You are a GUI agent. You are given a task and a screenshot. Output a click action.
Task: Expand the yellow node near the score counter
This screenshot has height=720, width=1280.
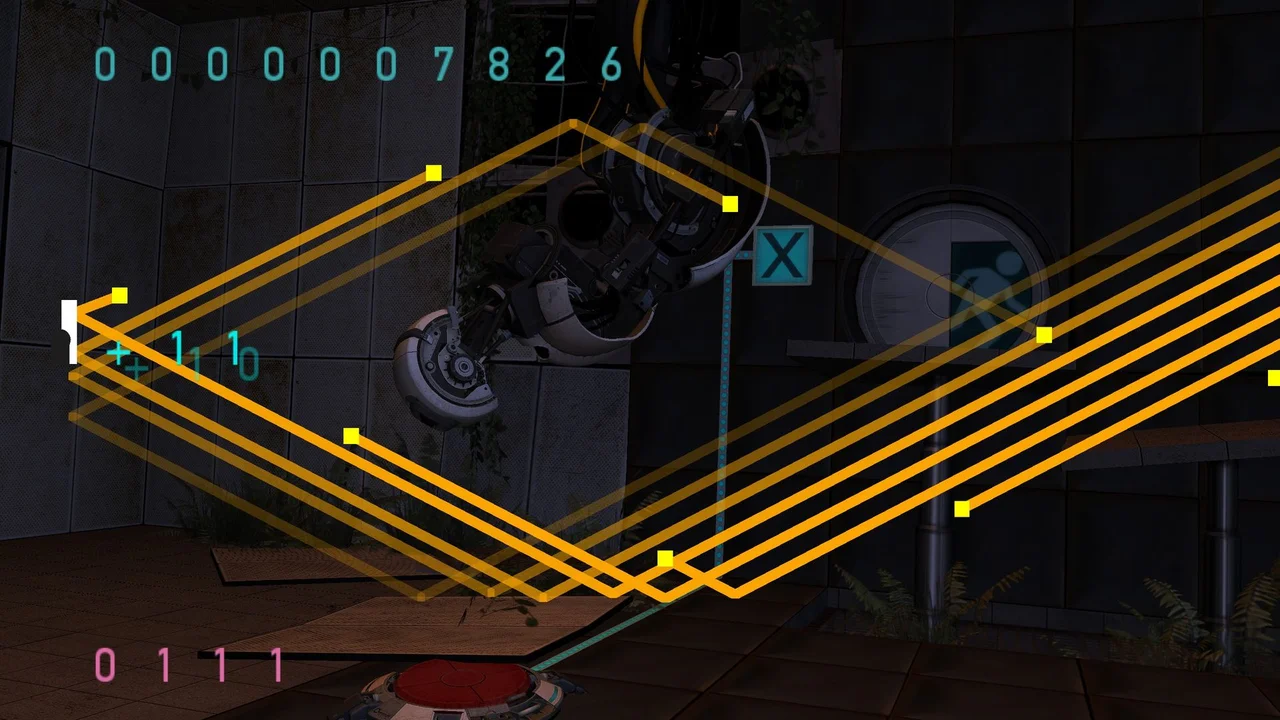click(x=433, y=173)
